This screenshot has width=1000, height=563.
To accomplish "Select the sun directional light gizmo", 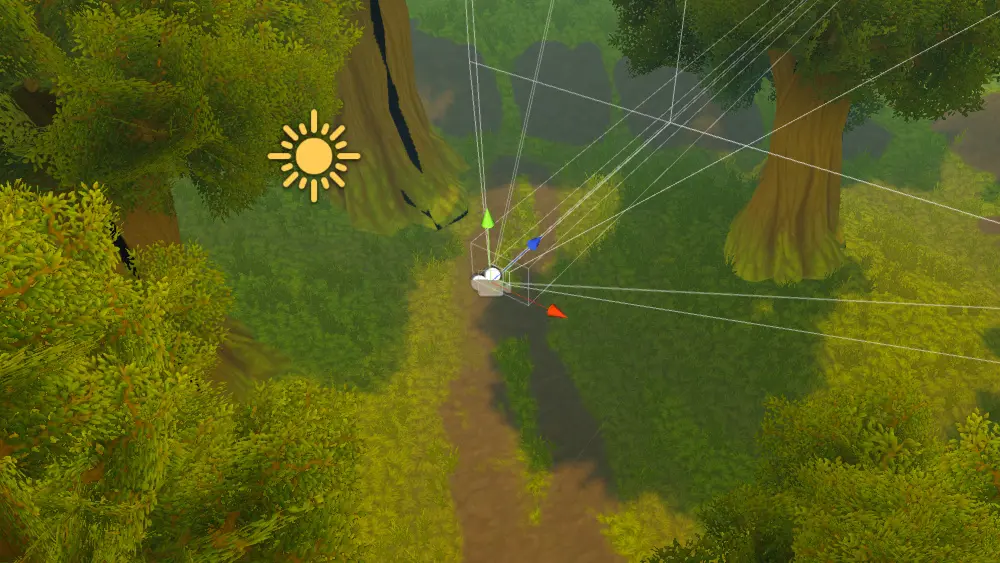I will [x=314, y=156].
